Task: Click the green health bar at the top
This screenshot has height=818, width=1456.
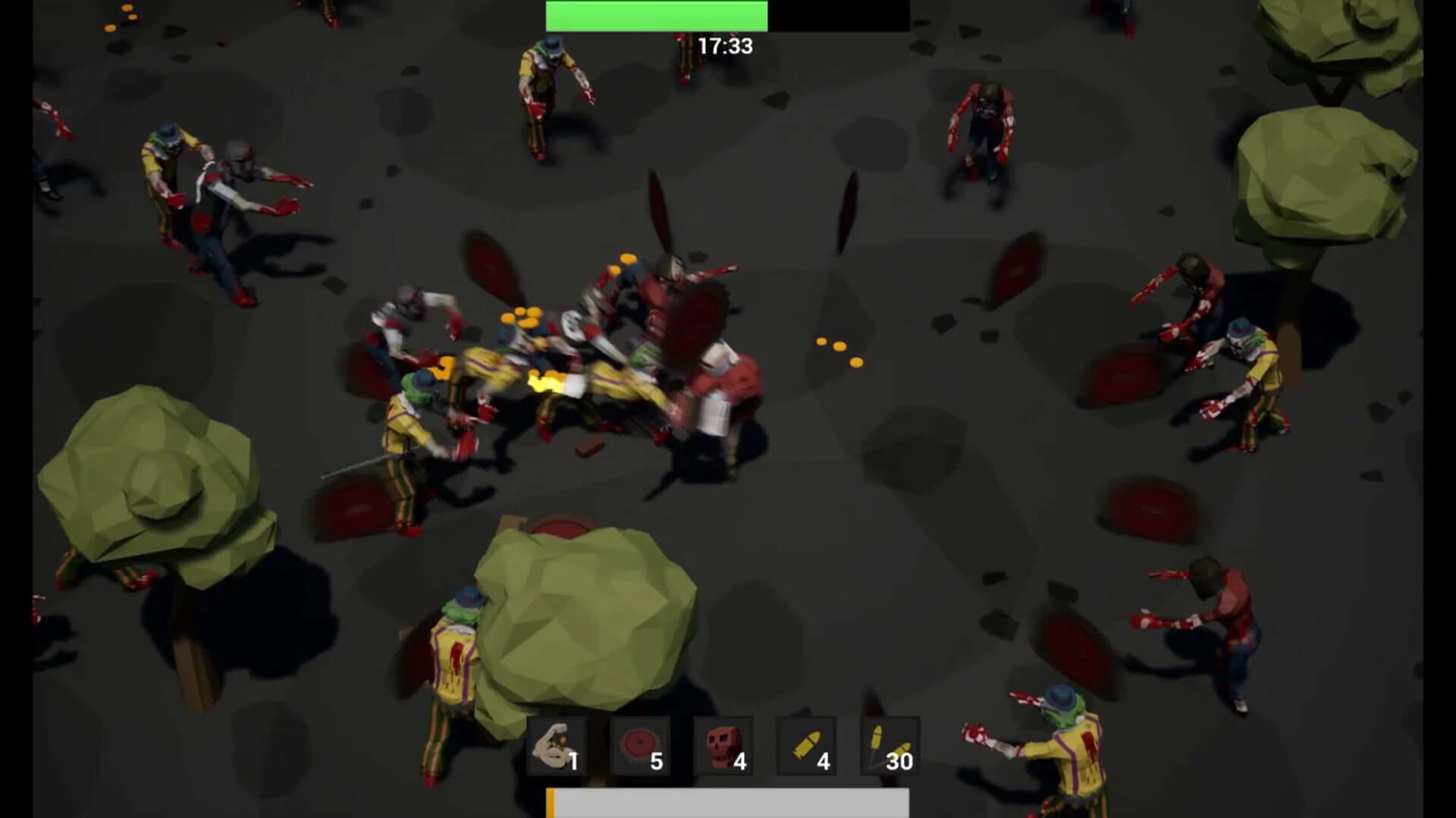Action: click(x=656, y=14)
